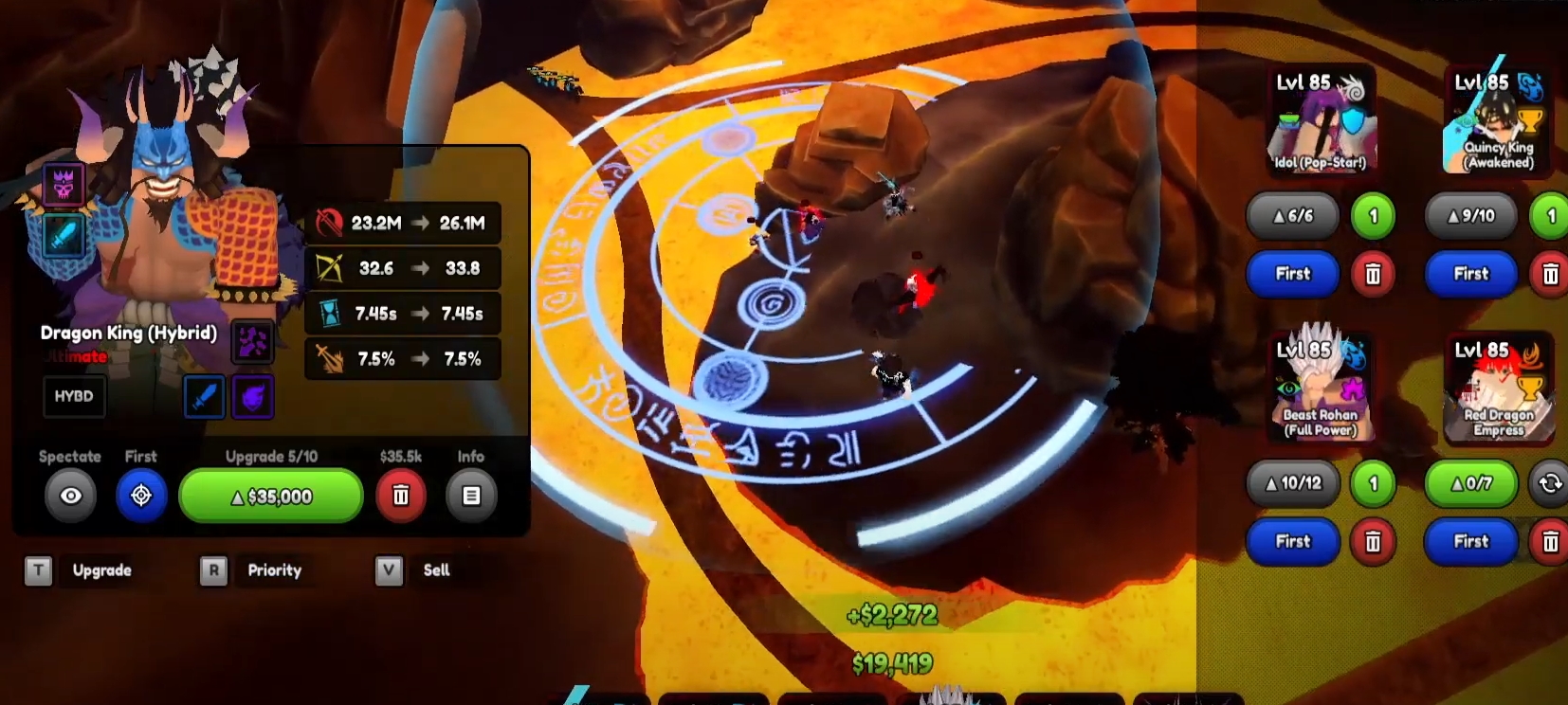Choose the Beast Rohan (Full Power) unit card
The height and width of the screenshot is (705, 1568).
1320,389
